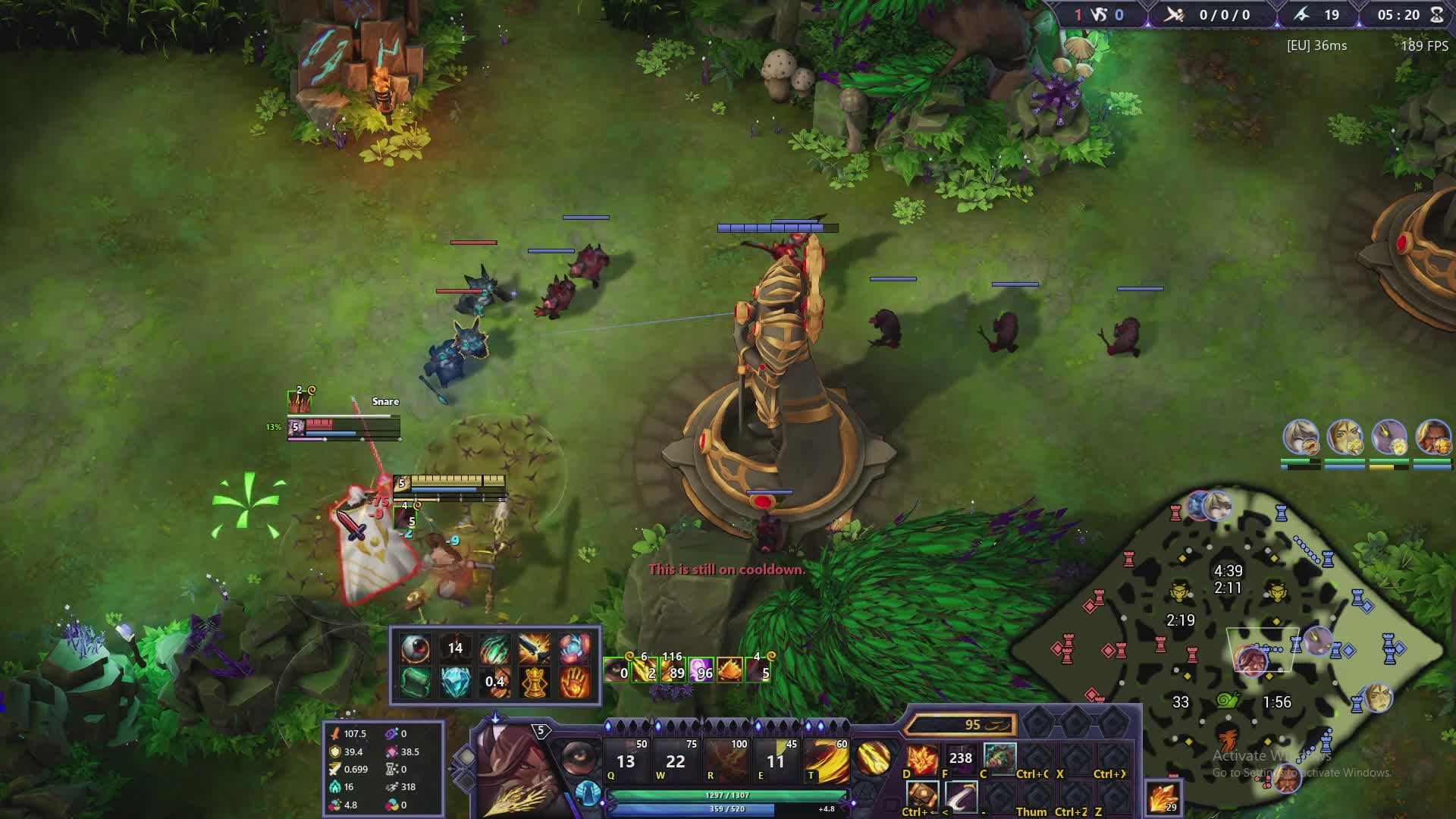This screenshot has width=1456, height=819.
Task: Select the burning hand rune icon
Action: tap(574, 682)
